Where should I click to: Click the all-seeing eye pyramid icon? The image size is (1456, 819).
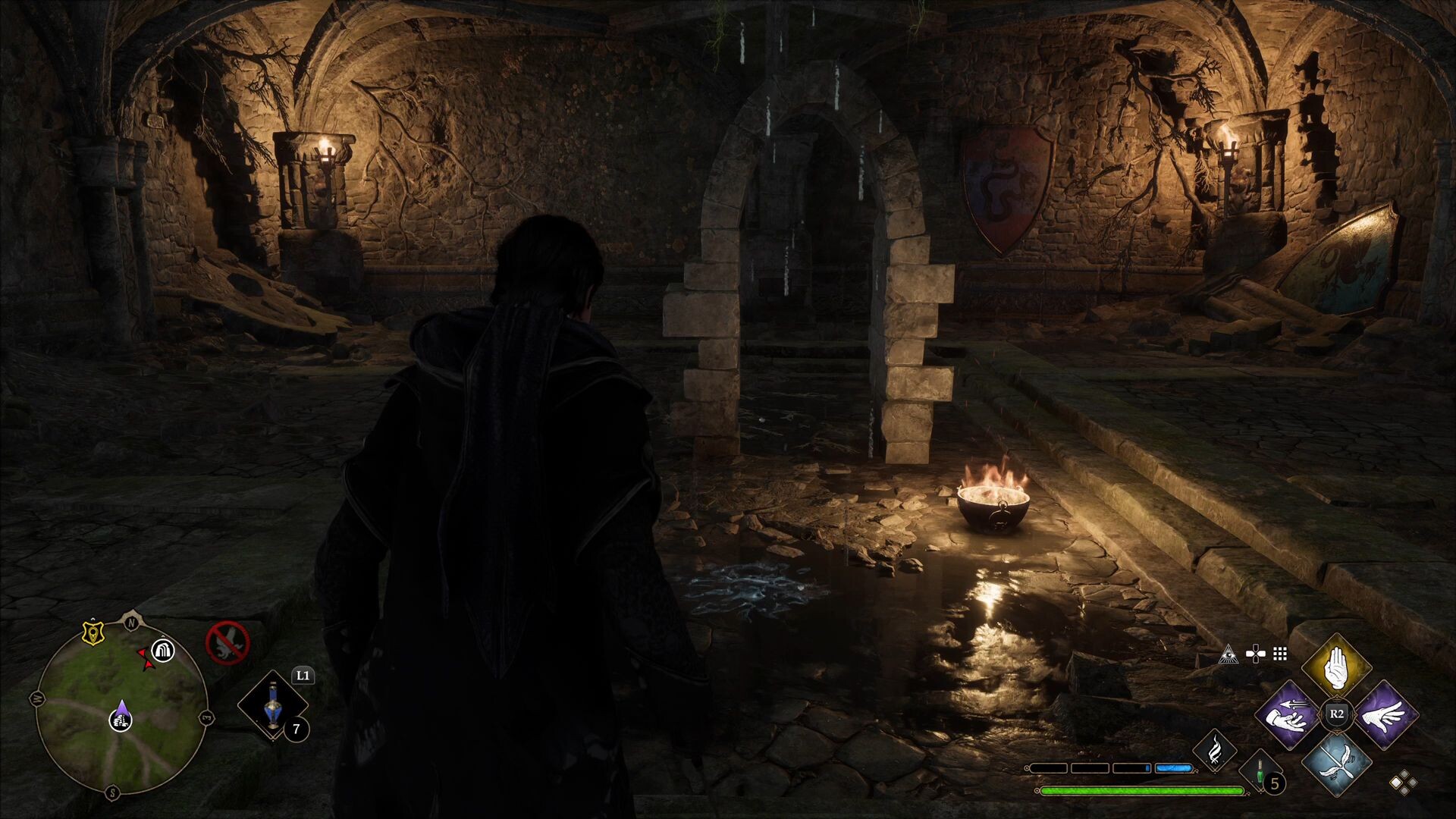1228,654
